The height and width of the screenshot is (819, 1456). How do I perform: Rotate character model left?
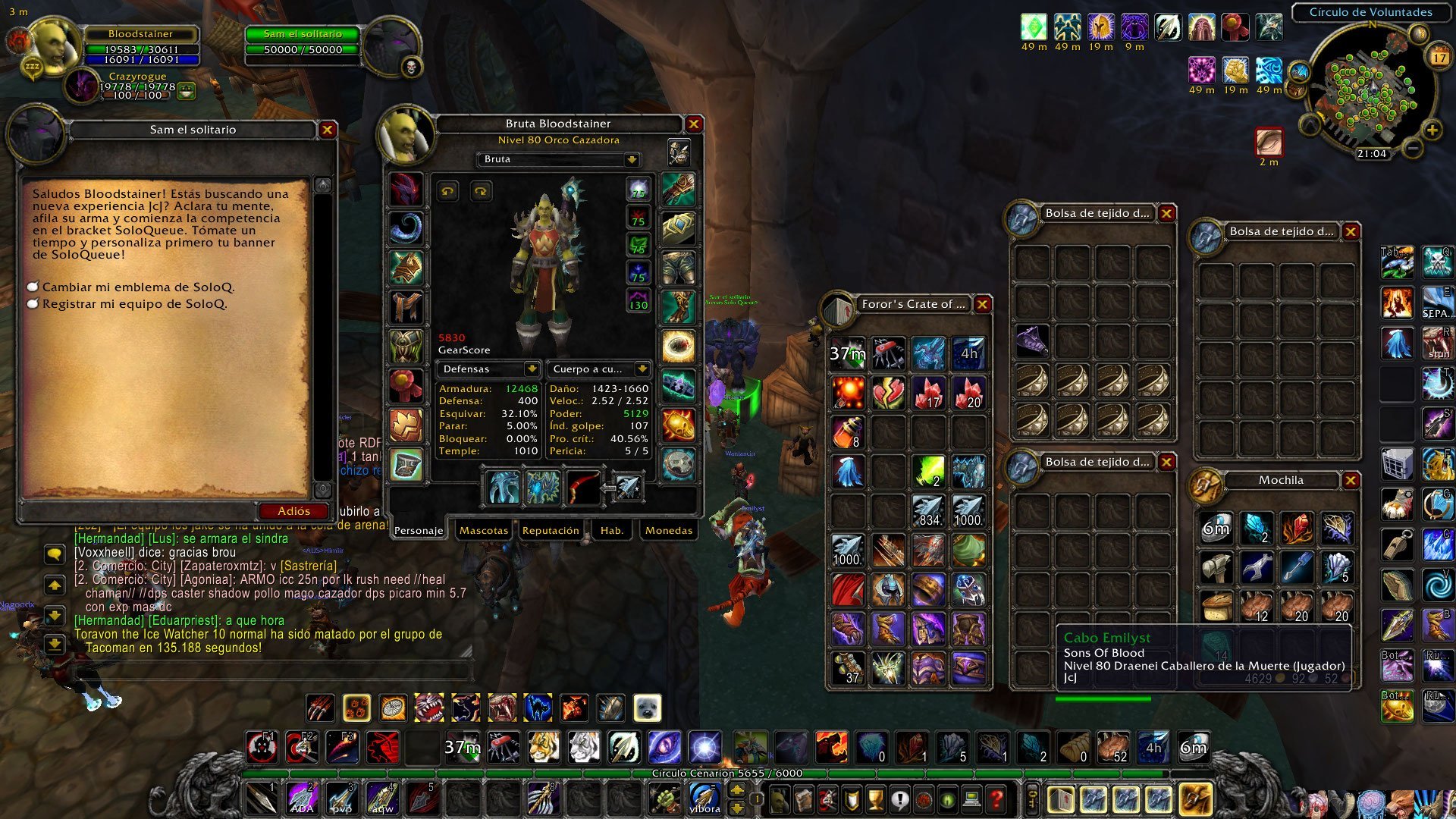(x=447, y=191)
